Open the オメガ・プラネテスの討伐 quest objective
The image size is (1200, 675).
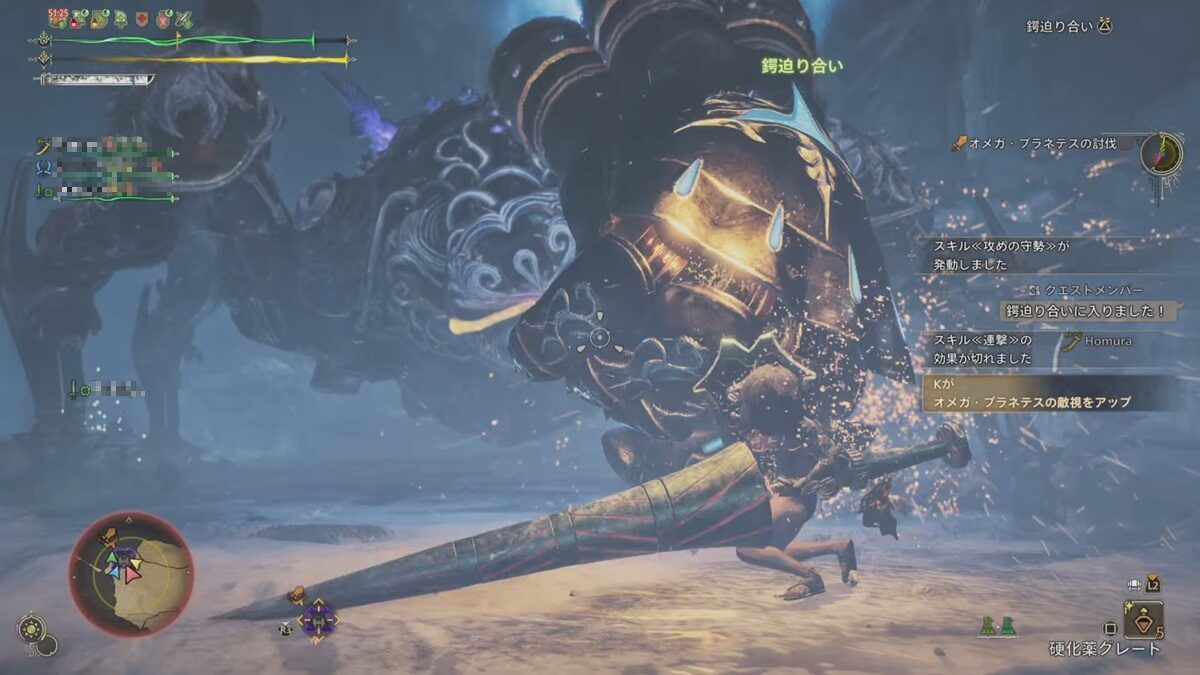[1040, 144]
